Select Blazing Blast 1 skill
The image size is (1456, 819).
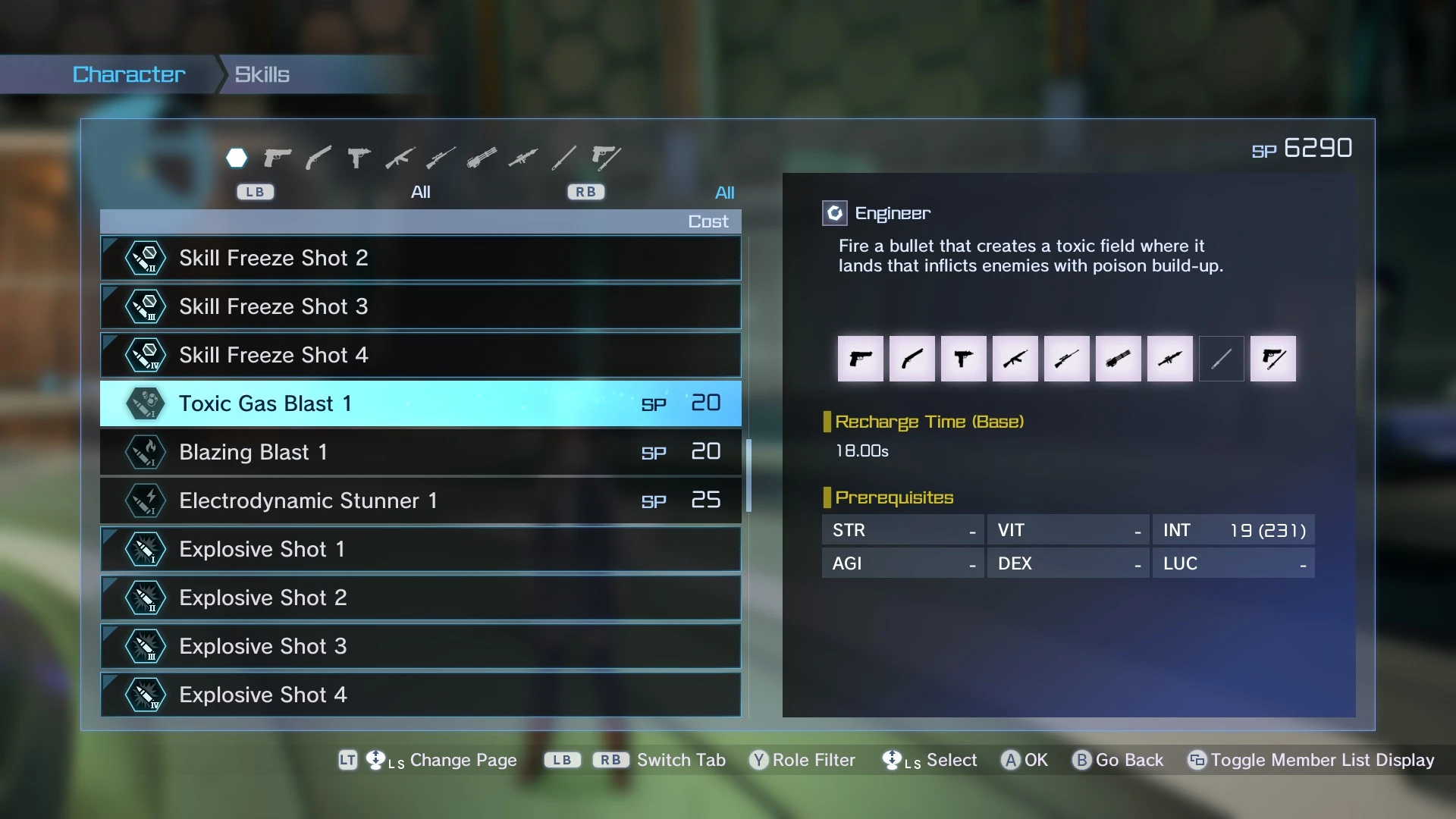pyautogui.click(x=420, y=452)
